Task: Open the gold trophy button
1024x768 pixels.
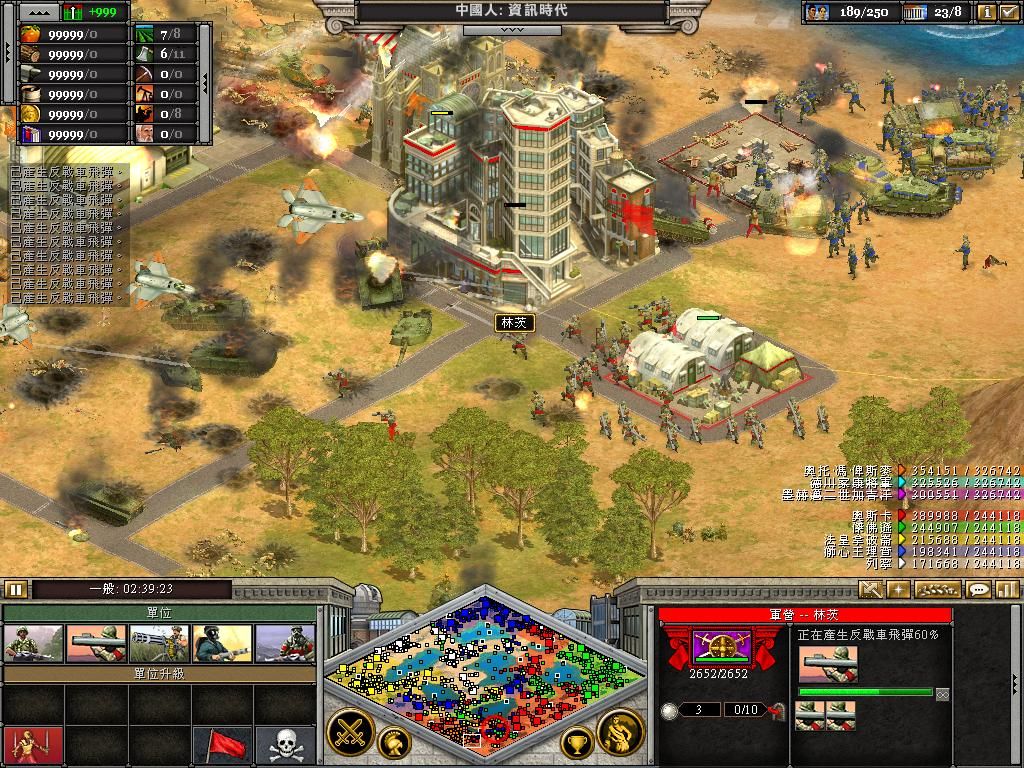Action: (x=576, y=743)
